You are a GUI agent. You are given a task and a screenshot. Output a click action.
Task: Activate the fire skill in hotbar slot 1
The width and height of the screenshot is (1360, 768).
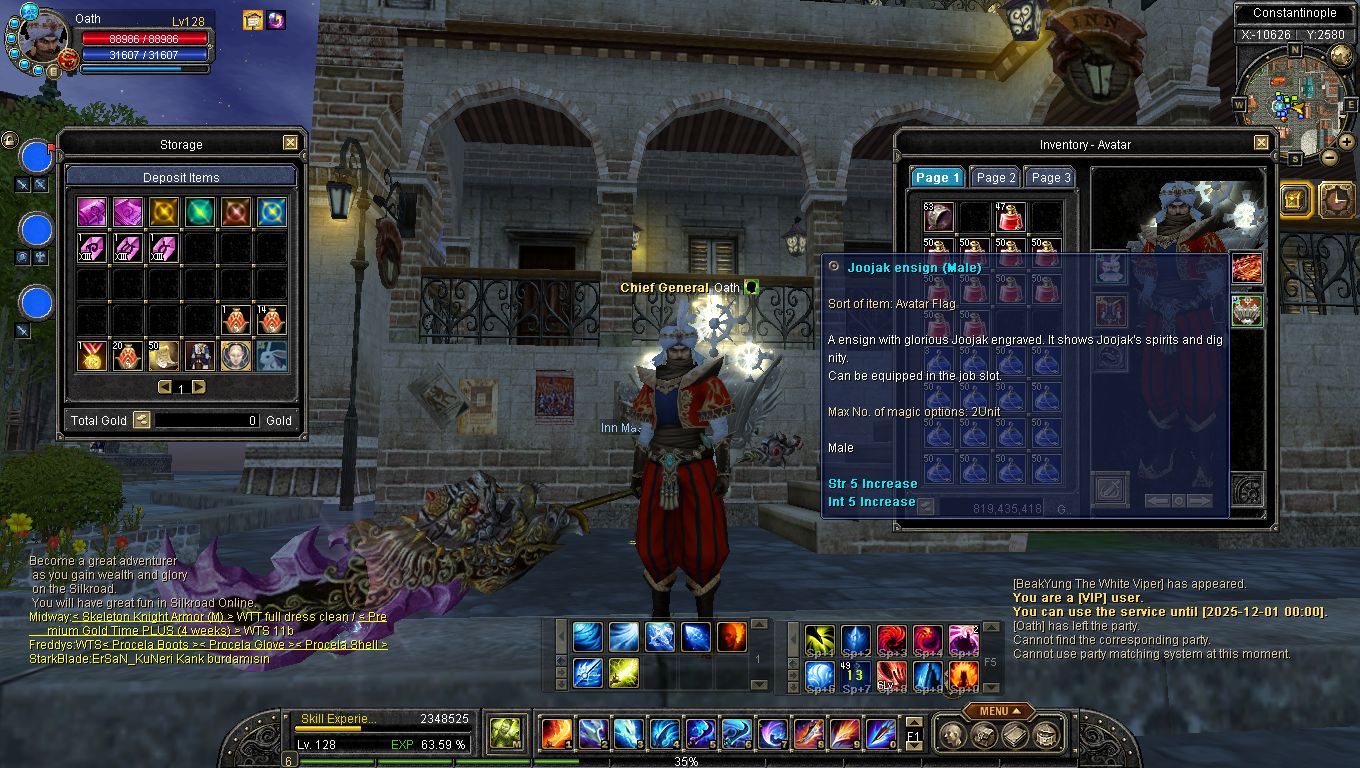(x=556, y=734)
